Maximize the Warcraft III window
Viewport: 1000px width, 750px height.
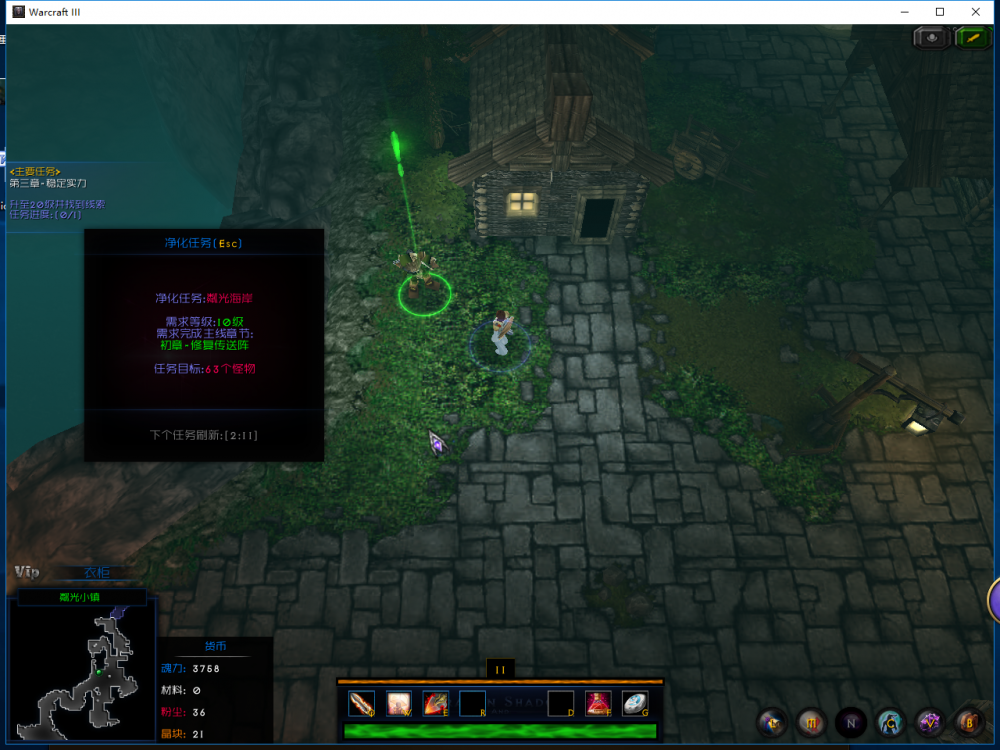click(x=940, y=12)
